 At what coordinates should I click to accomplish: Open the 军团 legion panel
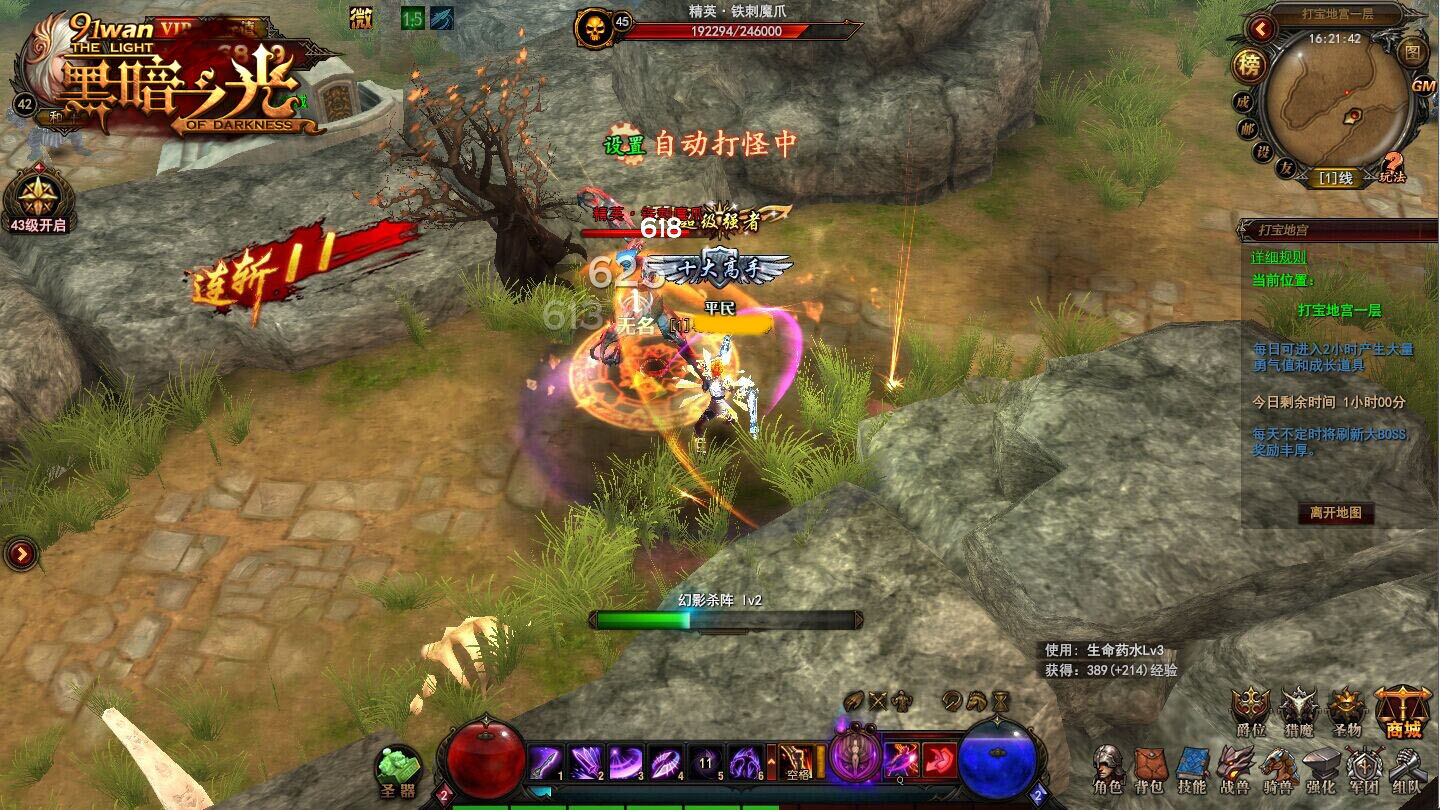pyautogui.click(x=1364, y=767)
